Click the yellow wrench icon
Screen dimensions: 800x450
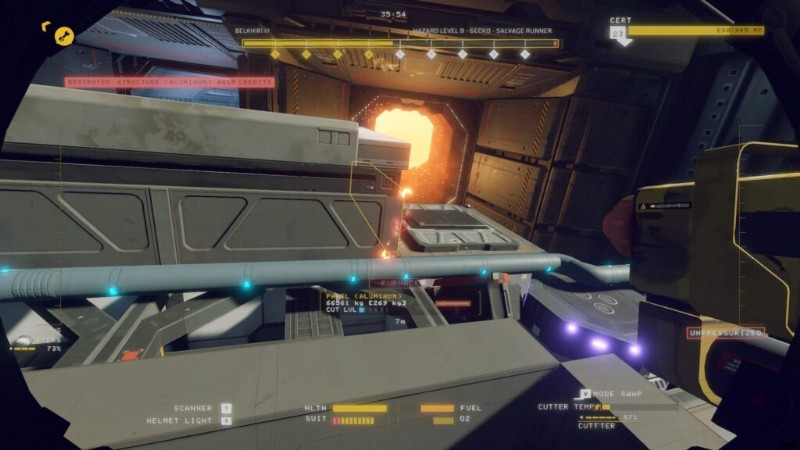point(63,36)
